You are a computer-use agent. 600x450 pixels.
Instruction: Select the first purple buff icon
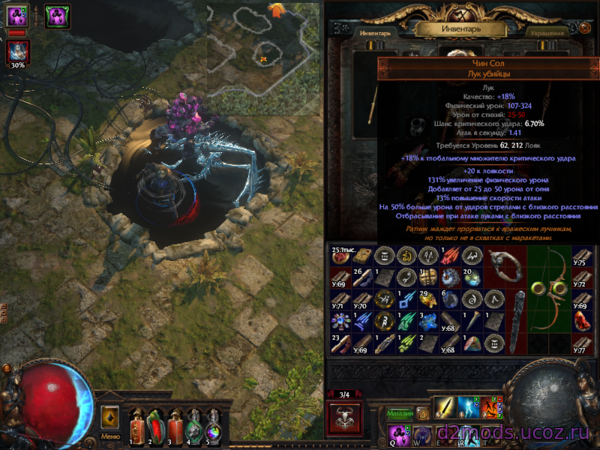(x=18, y=15)
